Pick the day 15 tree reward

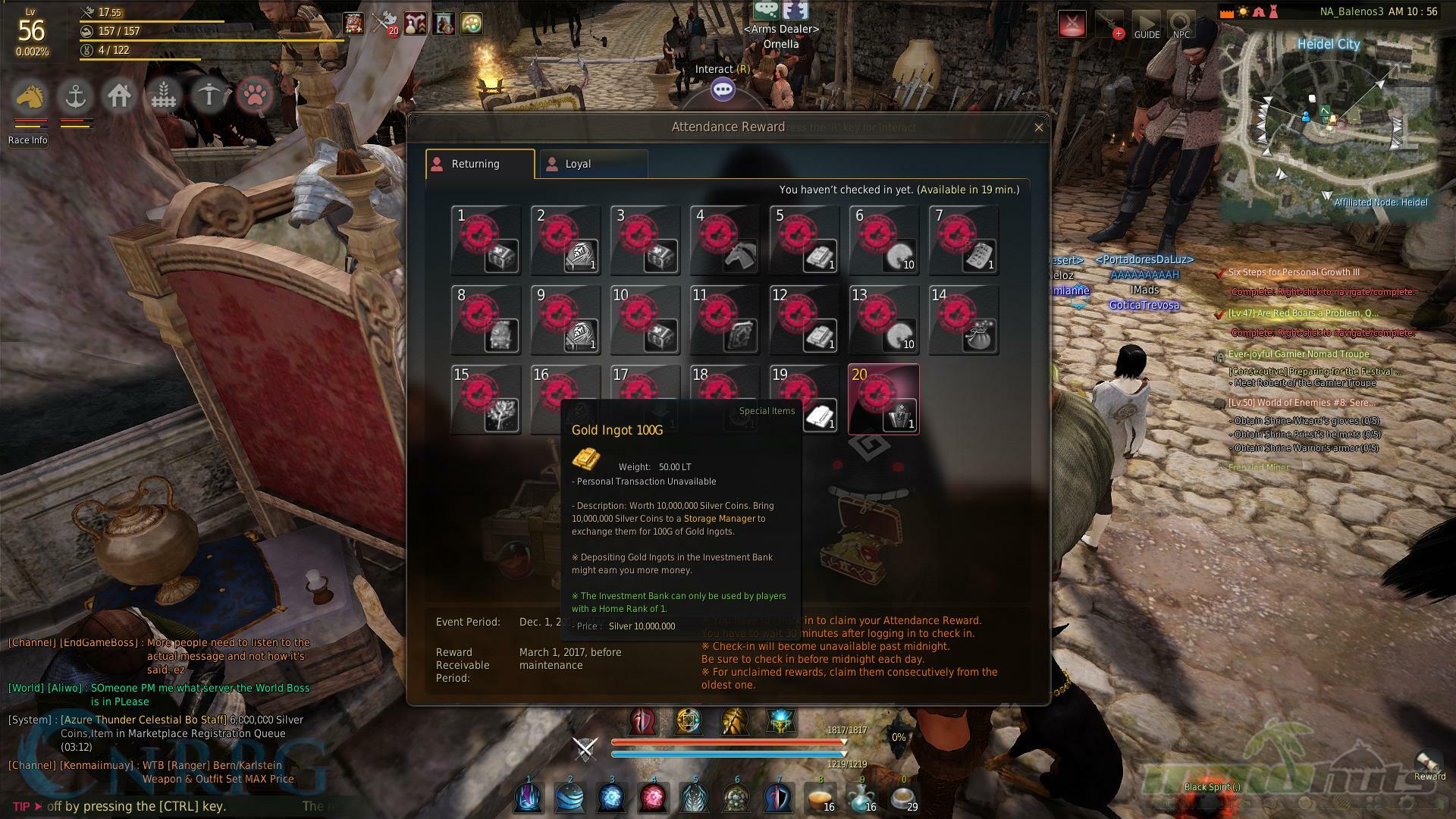(x=486, y=400)
